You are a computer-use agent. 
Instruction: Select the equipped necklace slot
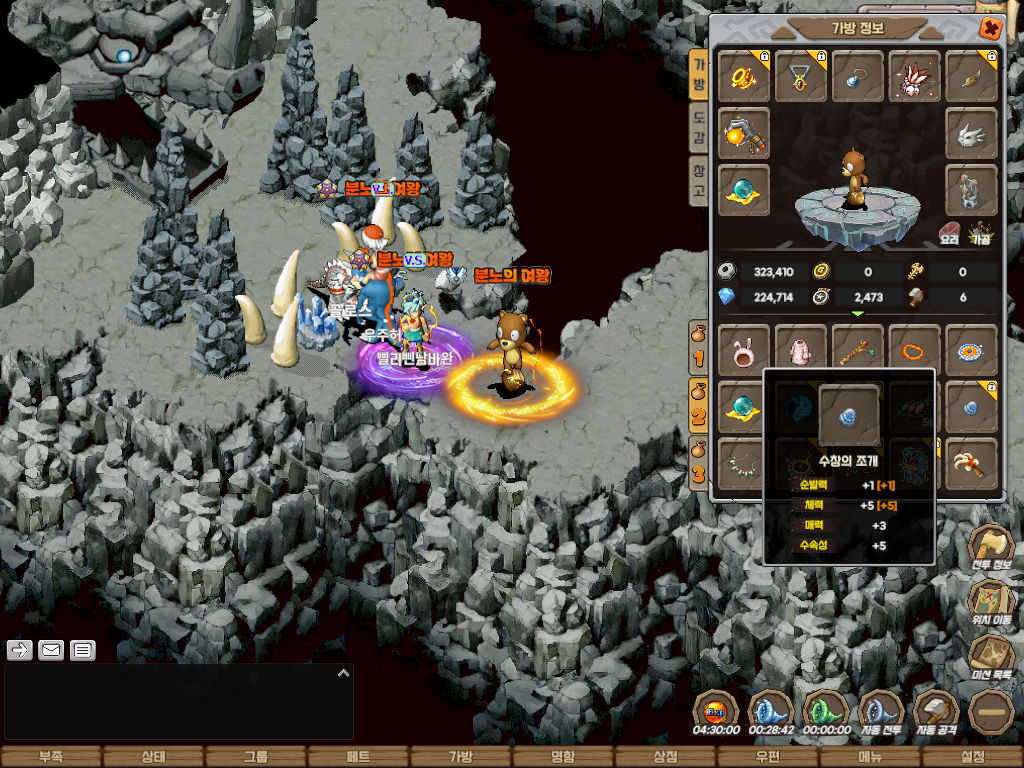coord(801,76)
